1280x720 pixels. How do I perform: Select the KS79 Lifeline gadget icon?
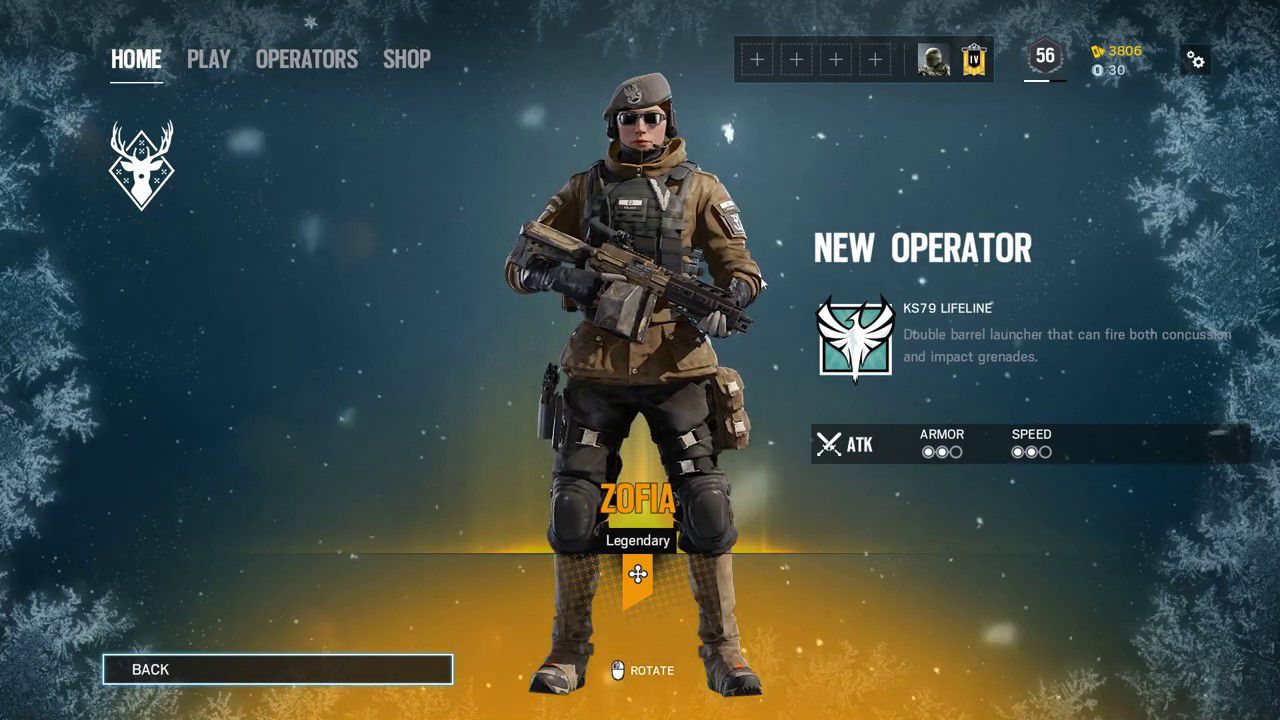(855, 338)
